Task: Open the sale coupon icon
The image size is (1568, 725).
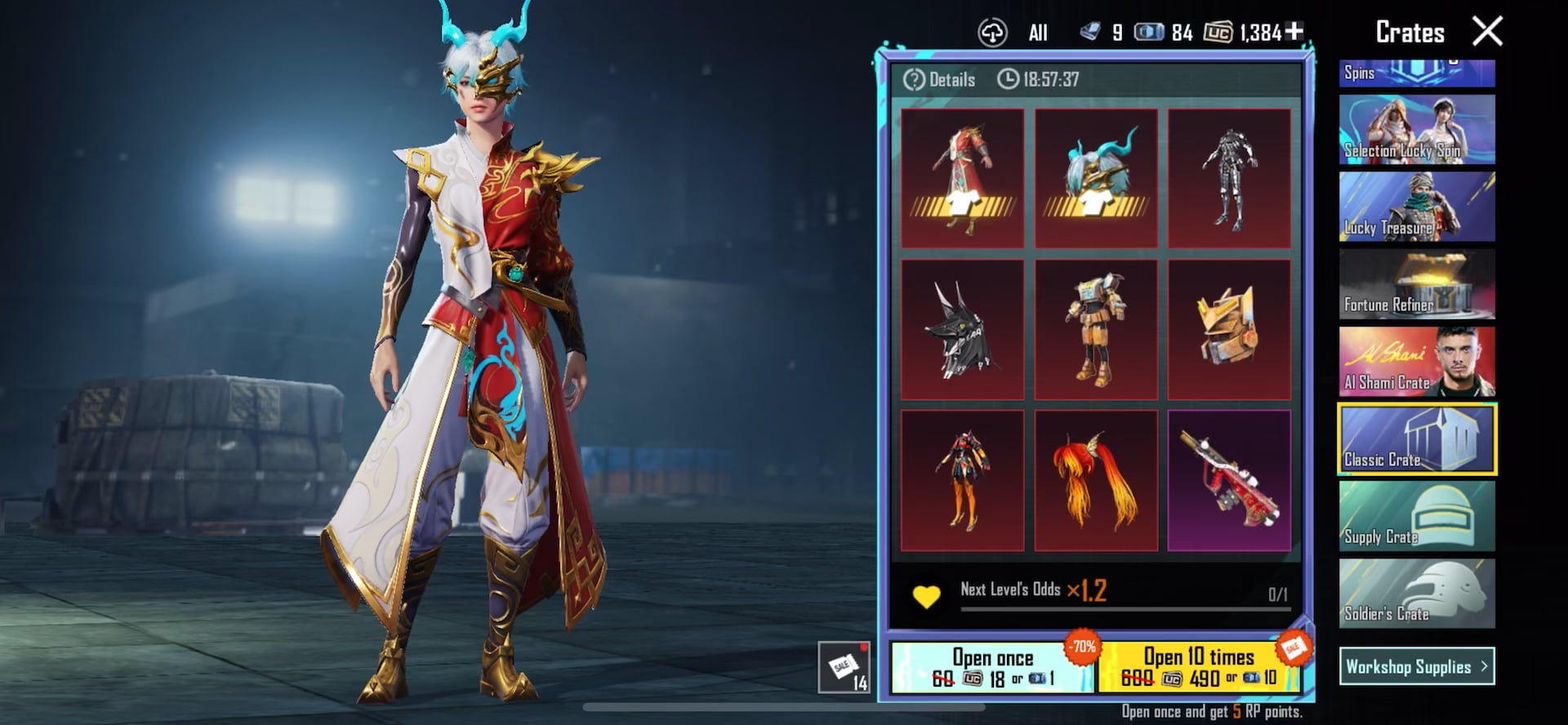Action: point(844,667)
